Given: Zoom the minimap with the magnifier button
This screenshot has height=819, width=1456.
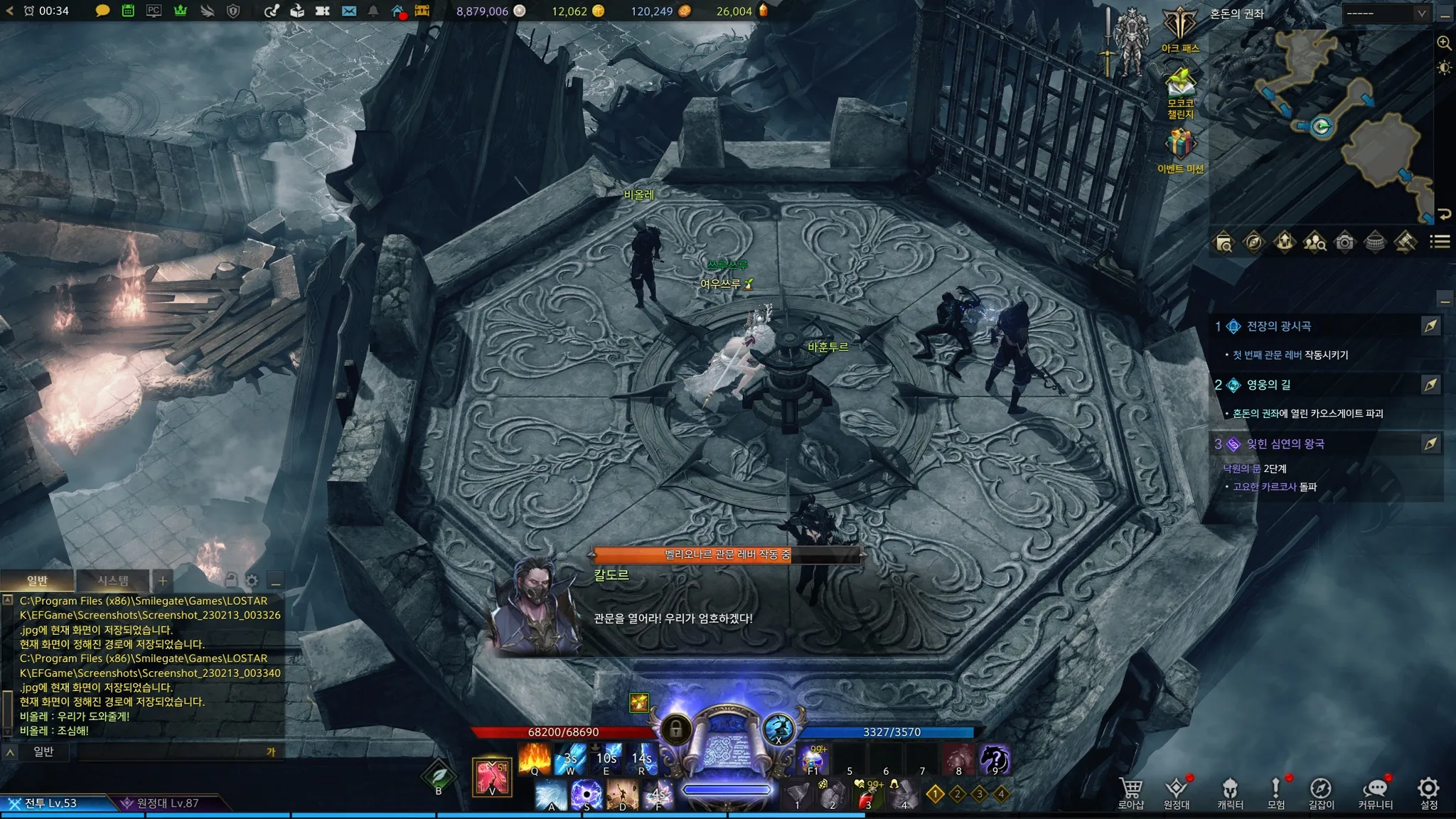Looking at the screenshot, I should tap(1444, 43).
